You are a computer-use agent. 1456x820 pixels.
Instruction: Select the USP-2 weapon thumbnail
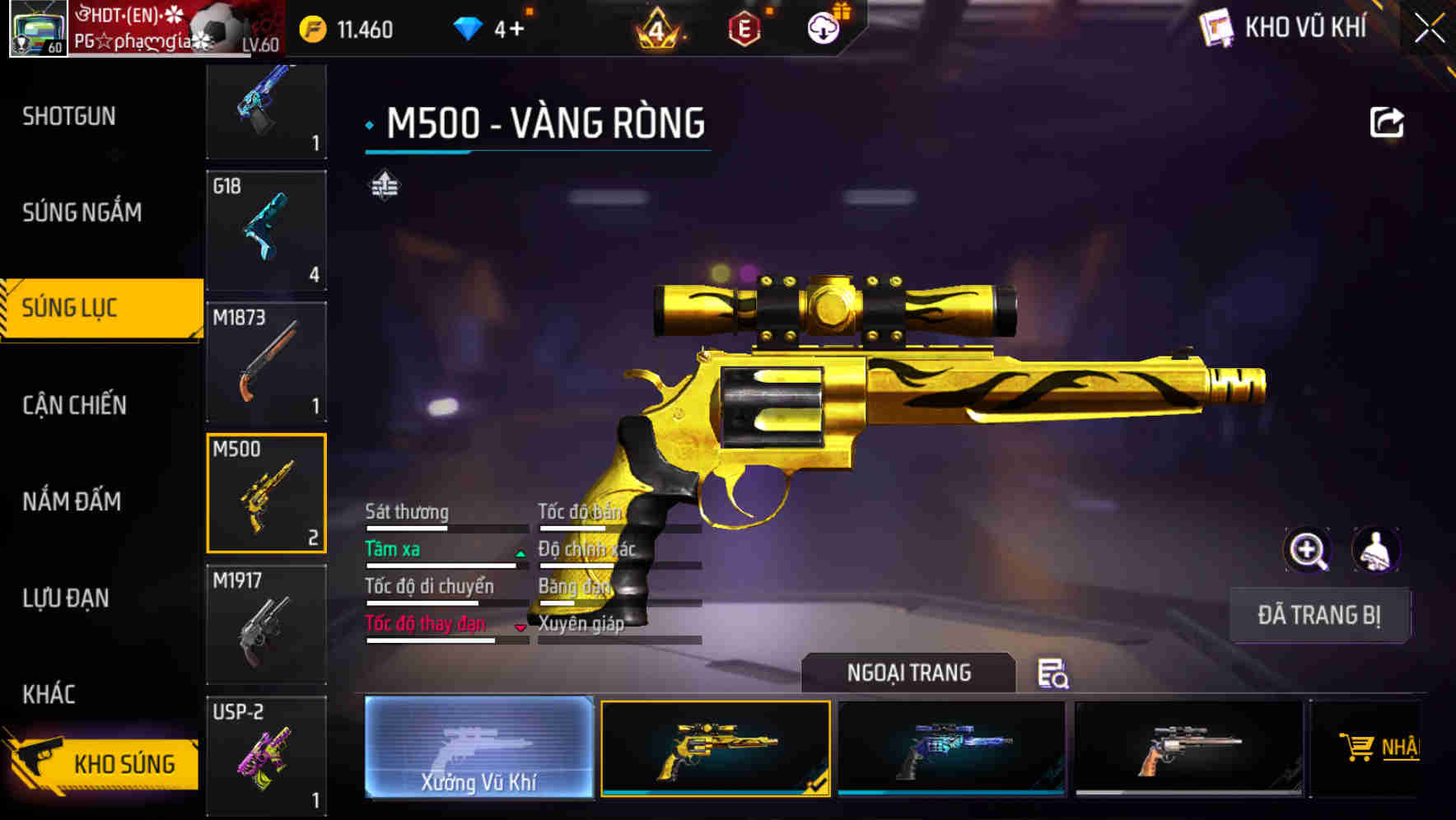tap(266, 753)
